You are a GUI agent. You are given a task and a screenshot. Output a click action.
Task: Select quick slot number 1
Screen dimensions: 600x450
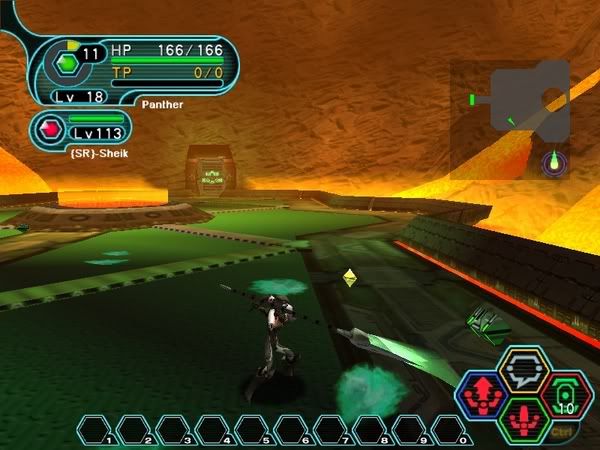click(x=97, y=430)
